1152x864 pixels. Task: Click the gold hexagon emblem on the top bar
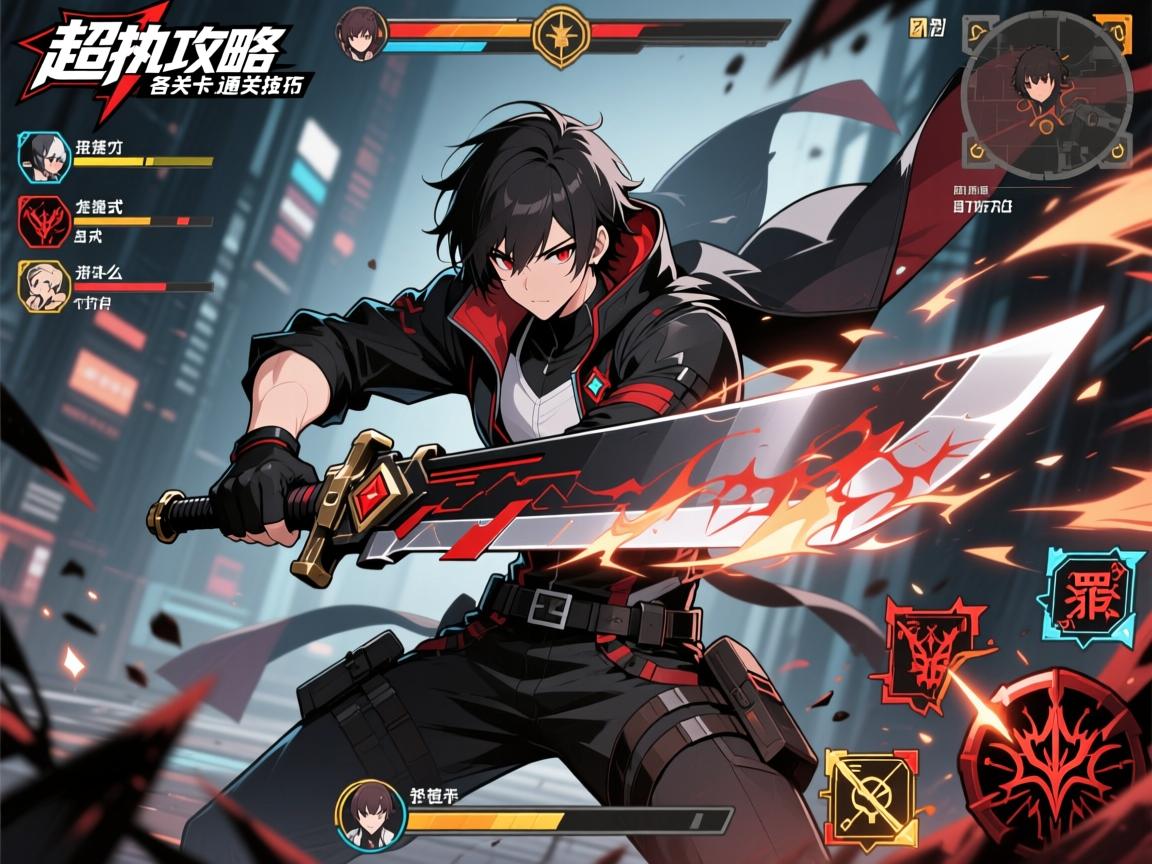coord(563,37)
